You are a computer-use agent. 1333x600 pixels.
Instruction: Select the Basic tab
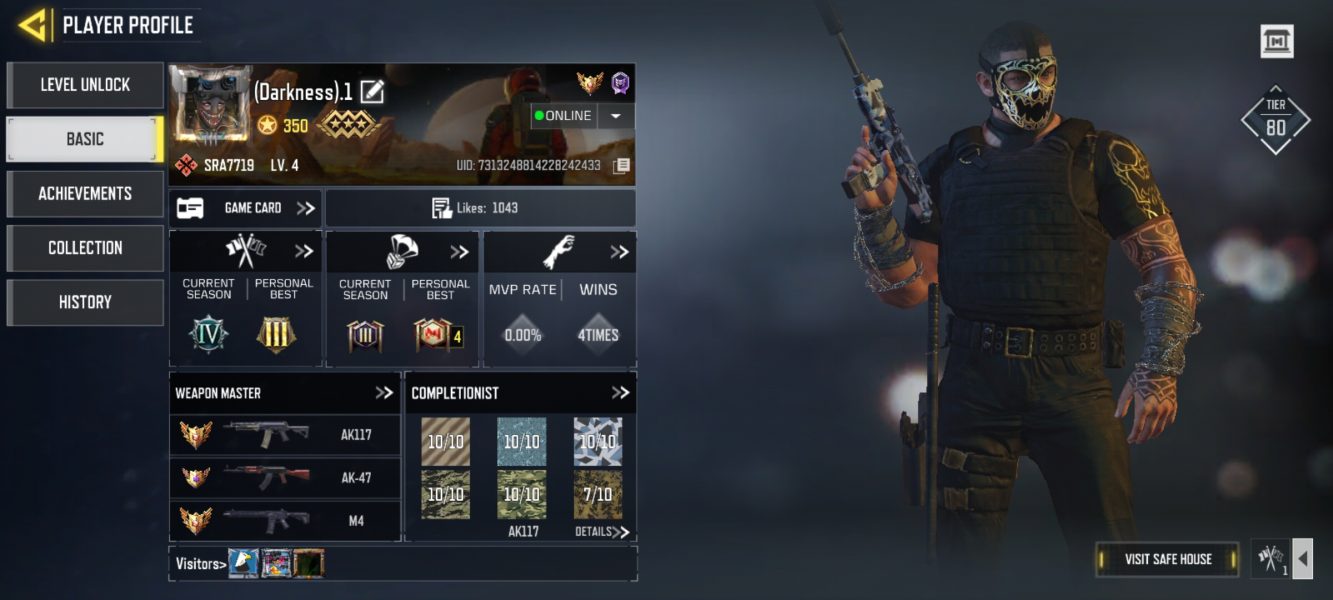(85, 139)
